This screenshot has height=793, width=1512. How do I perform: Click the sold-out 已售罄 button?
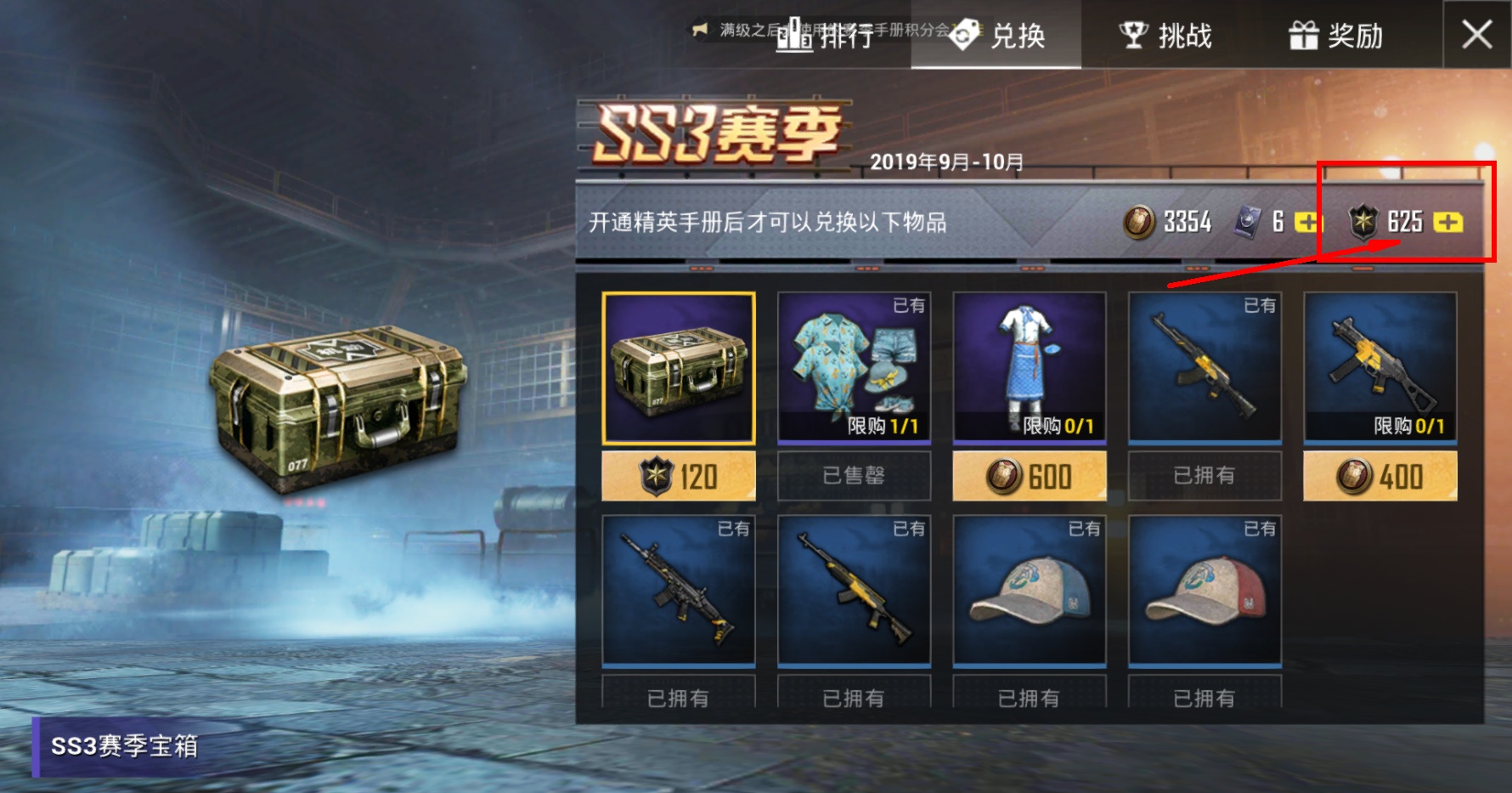[x=854, y=476]
